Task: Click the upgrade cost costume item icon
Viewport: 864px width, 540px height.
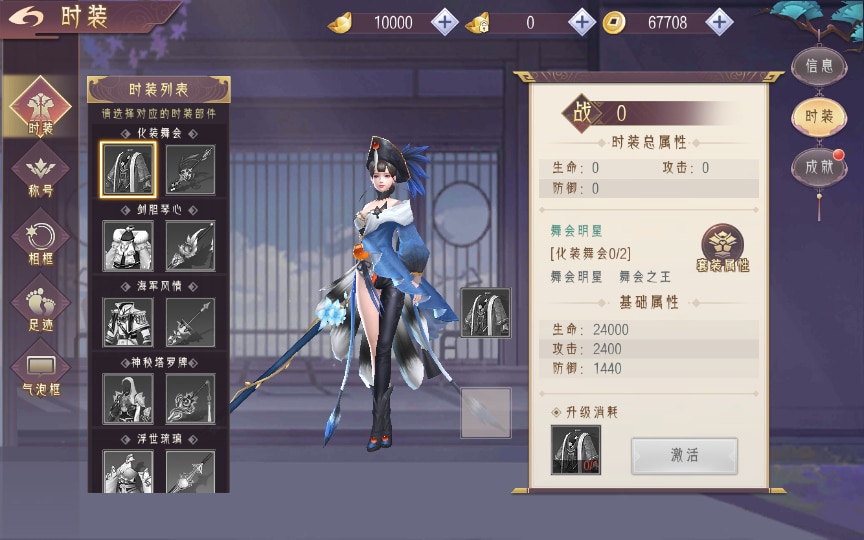Action: [576, 450]
